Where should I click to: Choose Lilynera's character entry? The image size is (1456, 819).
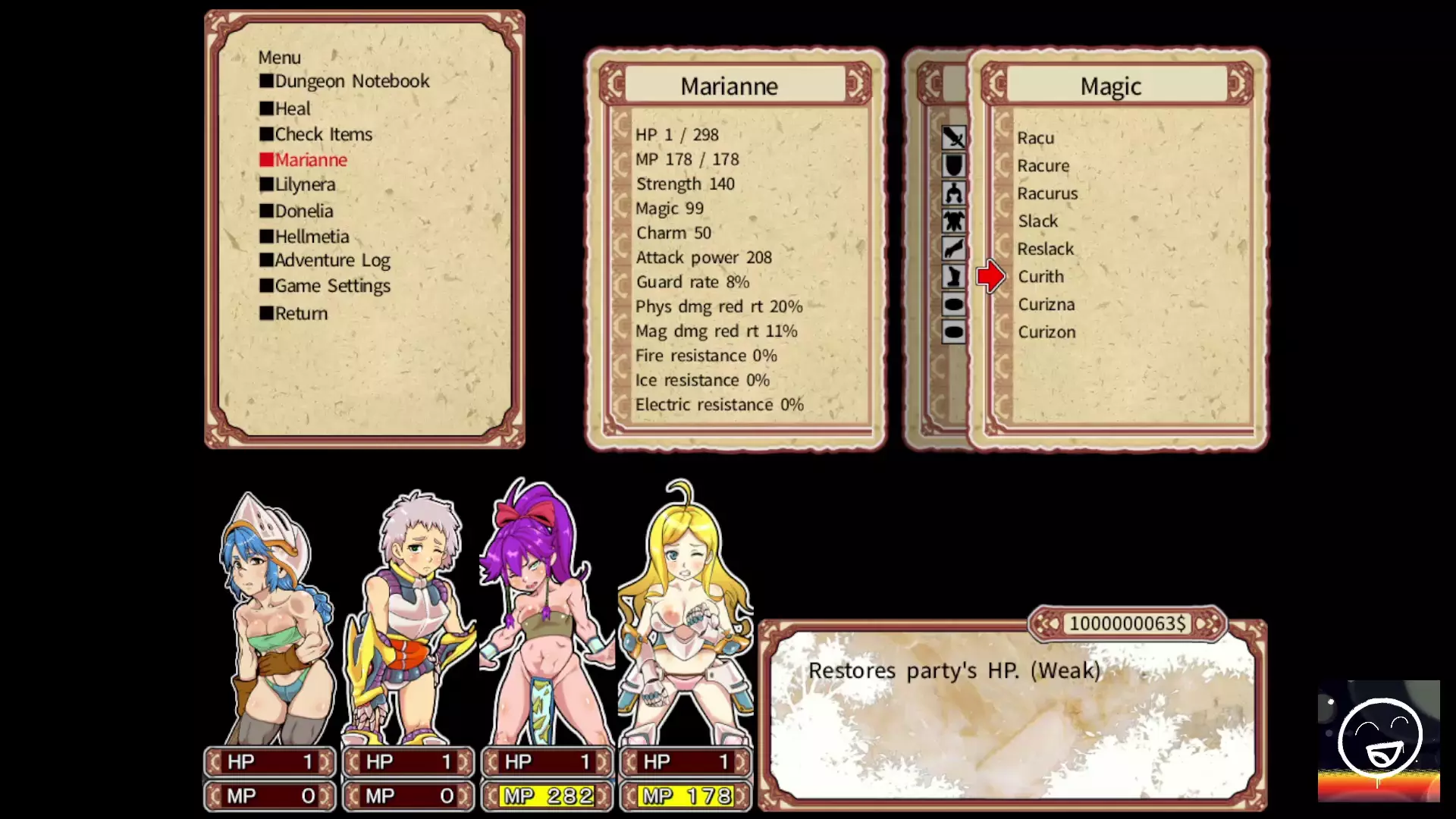point(304,184)
